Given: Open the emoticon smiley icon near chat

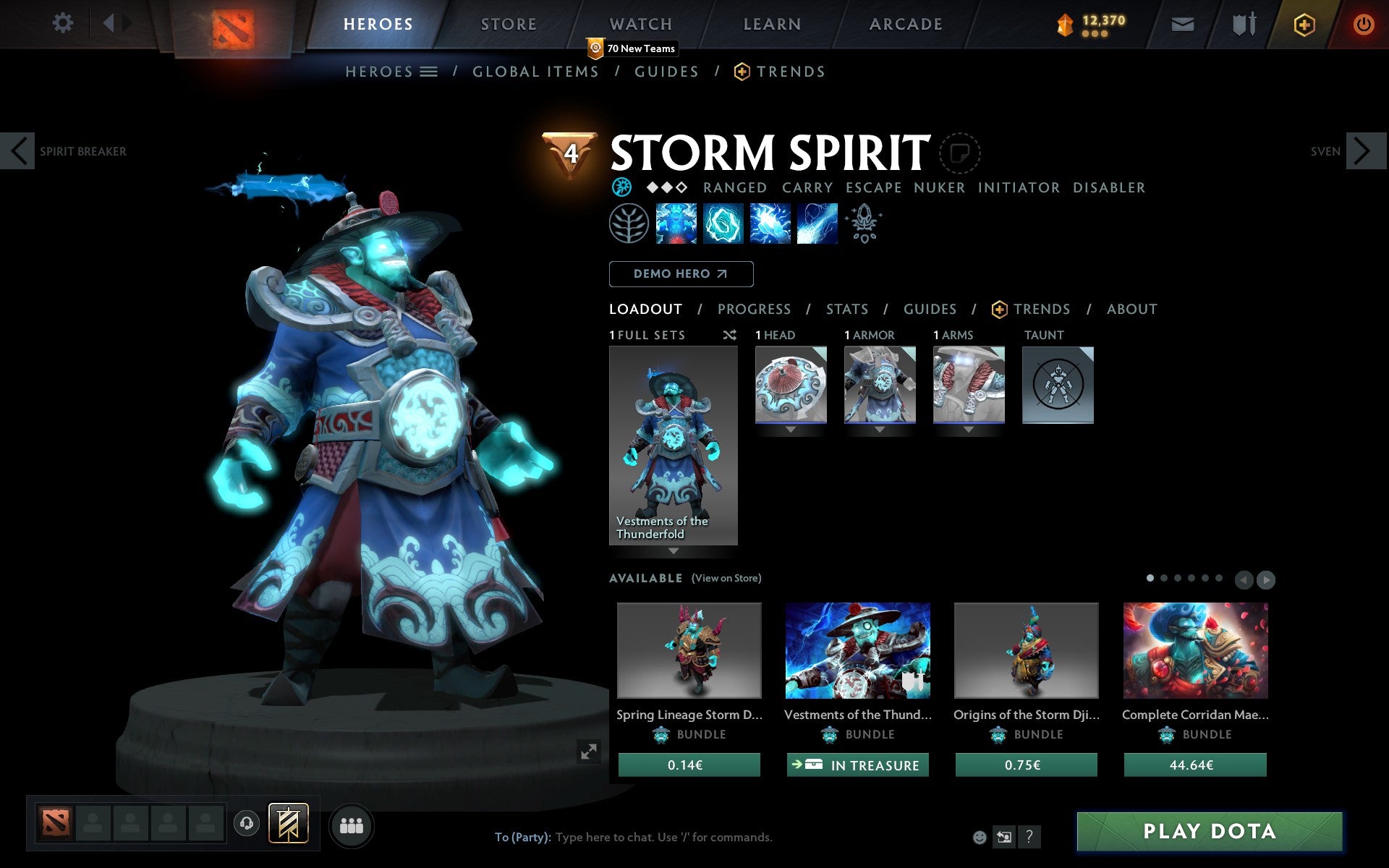Looking at the screenshot, I should point(981,837).
